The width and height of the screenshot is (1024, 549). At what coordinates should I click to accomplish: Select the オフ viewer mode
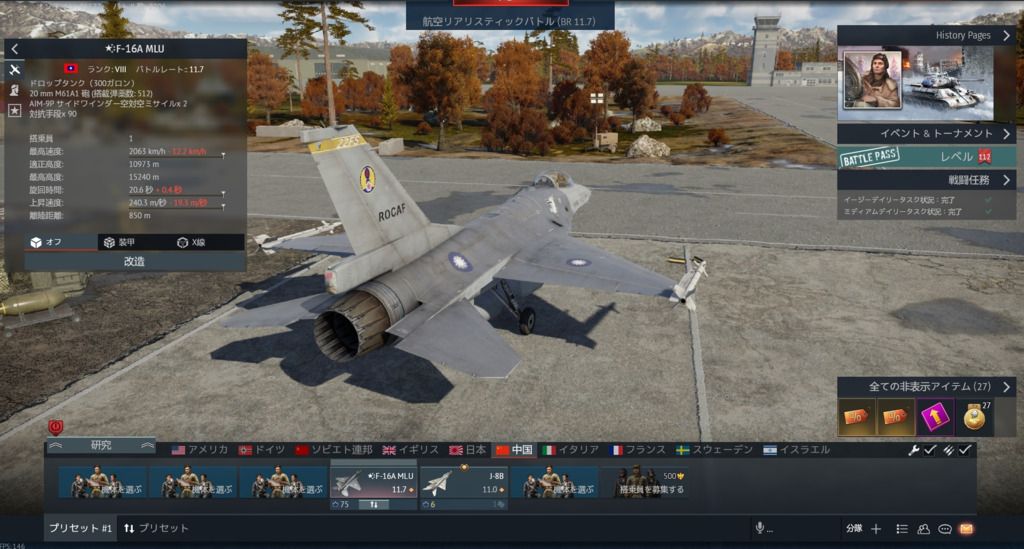click(x=46, y=242)
